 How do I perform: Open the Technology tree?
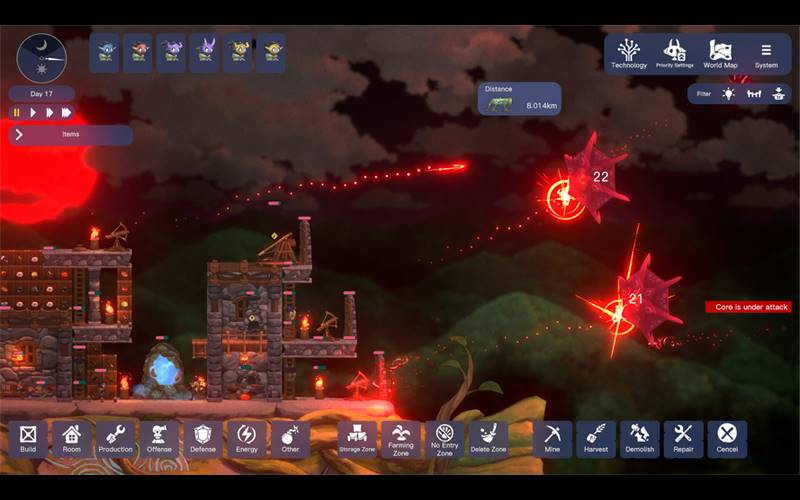point(629,53)
